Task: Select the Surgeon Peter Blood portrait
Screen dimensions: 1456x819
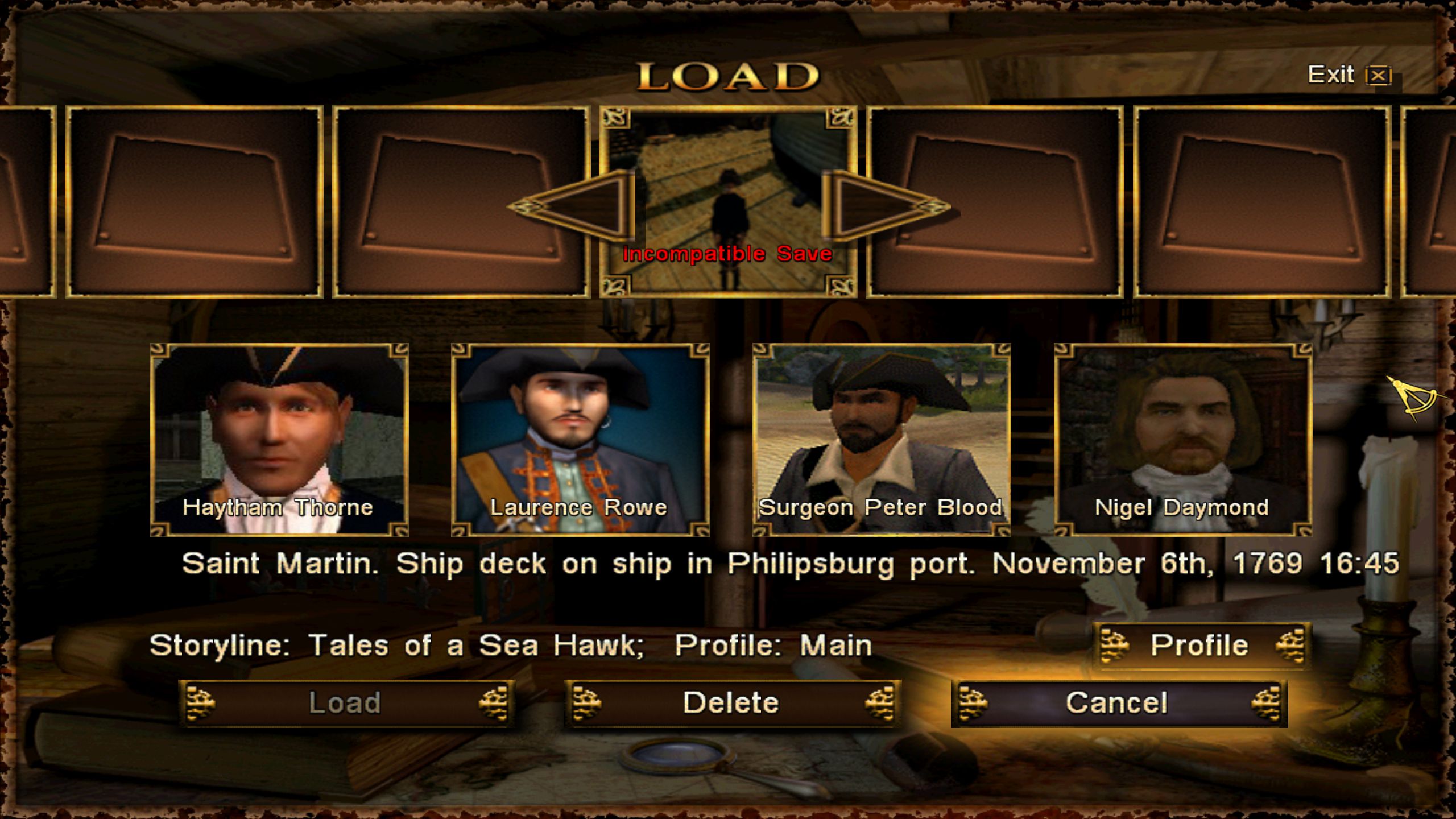Action: (x=882, y=440)
